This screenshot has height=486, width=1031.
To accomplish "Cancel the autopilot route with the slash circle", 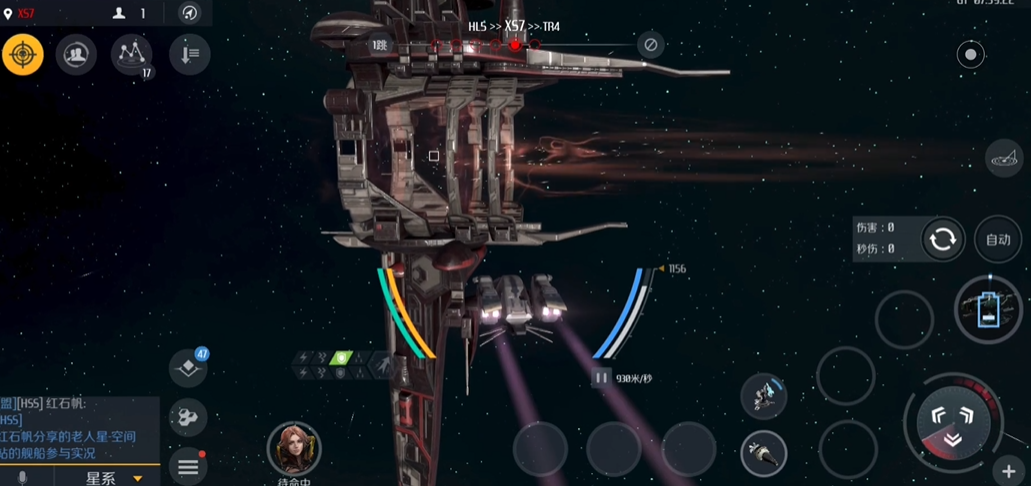I will point(650,45).
